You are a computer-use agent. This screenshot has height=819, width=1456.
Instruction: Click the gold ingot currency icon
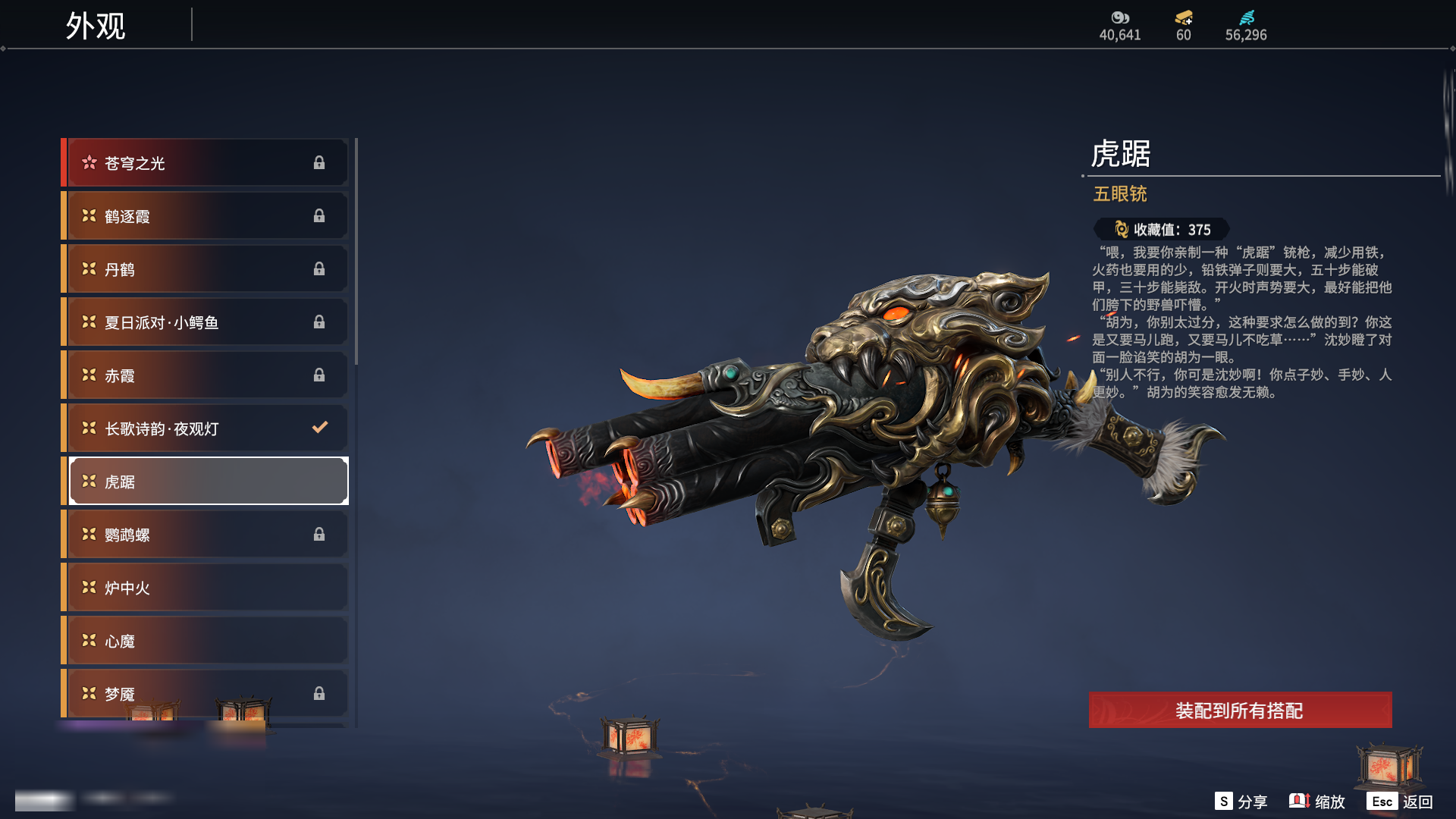click(1183, 17)
